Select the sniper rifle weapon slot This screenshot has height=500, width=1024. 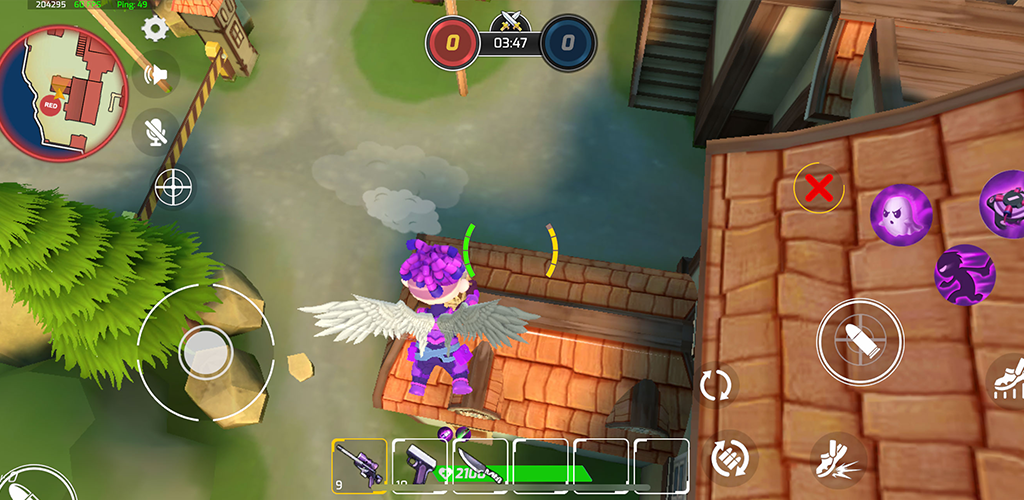click(359, 466)
